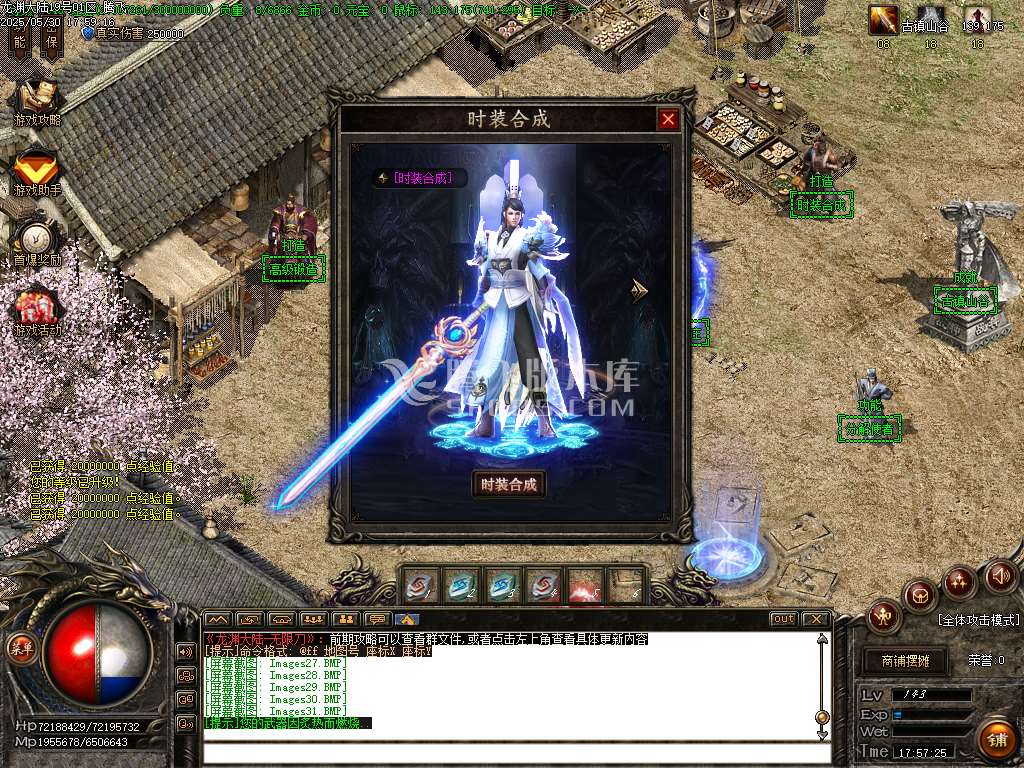Open the character orb with warrior figure

tap(884, 615)
